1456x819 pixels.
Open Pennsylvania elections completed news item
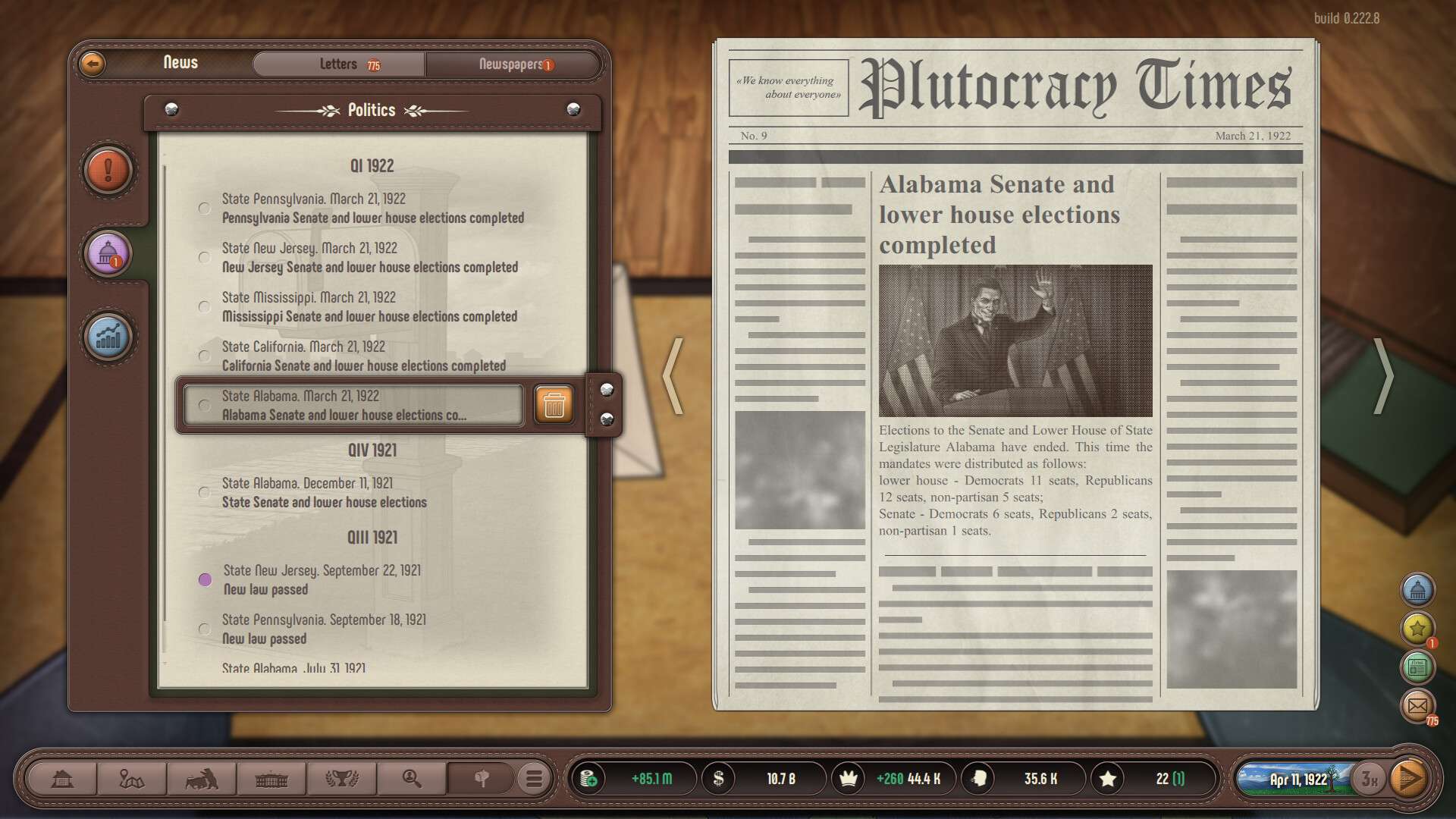pos(372,209)
